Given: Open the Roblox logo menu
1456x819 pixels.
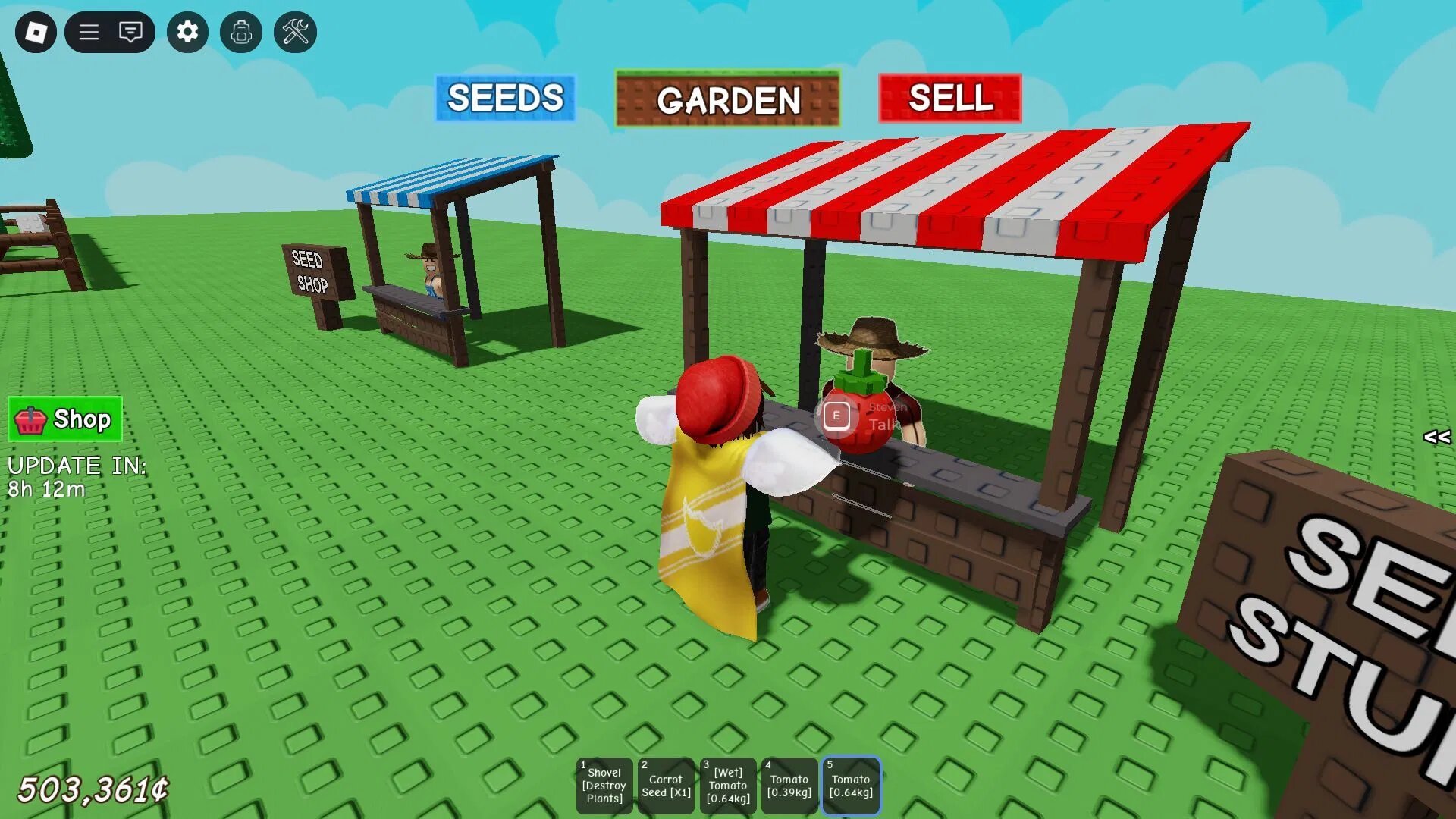Looking at the screenshot, I should [35, 33].
